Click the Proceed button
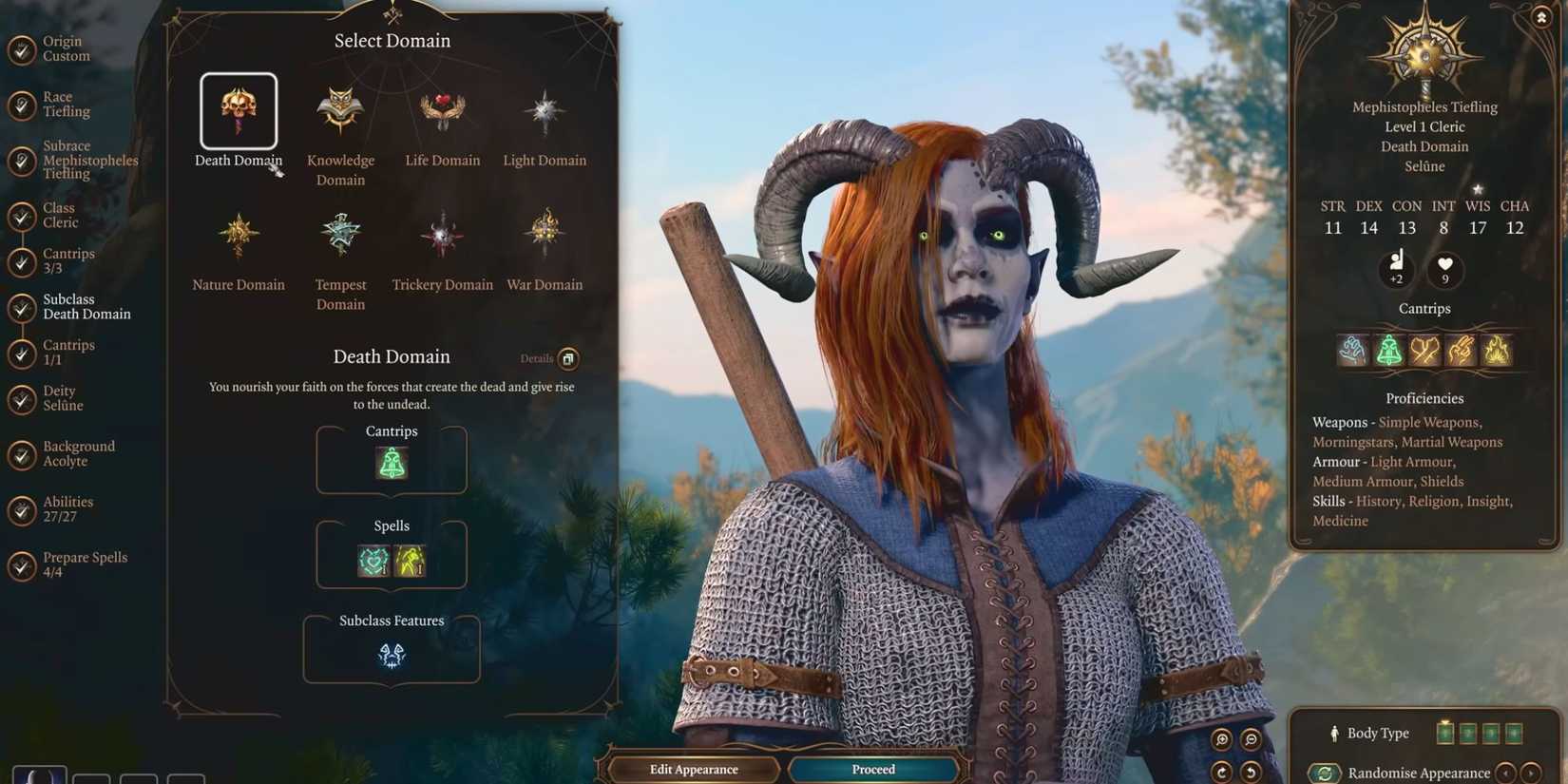 pos(872,769)
